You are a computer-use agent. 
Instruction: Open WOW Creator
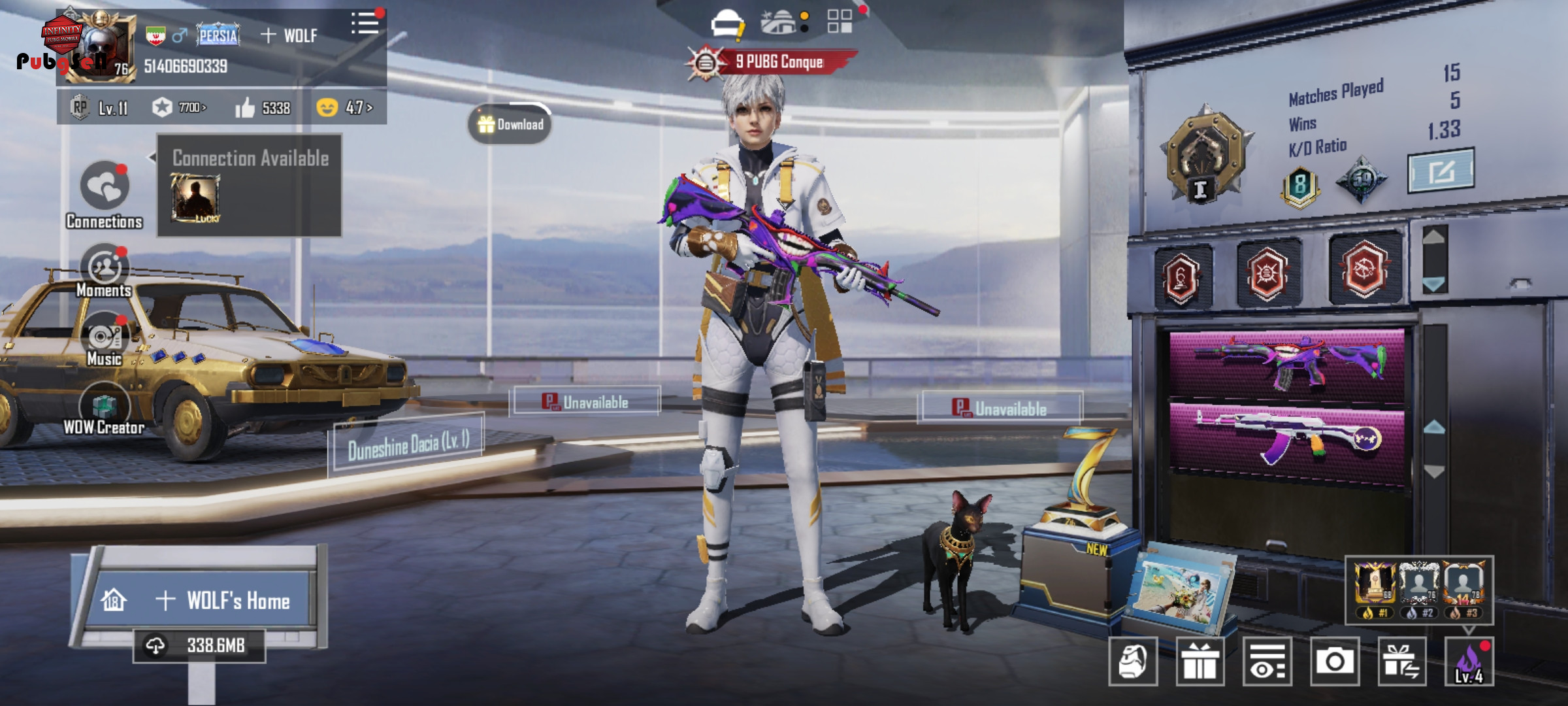click(105, 407)
